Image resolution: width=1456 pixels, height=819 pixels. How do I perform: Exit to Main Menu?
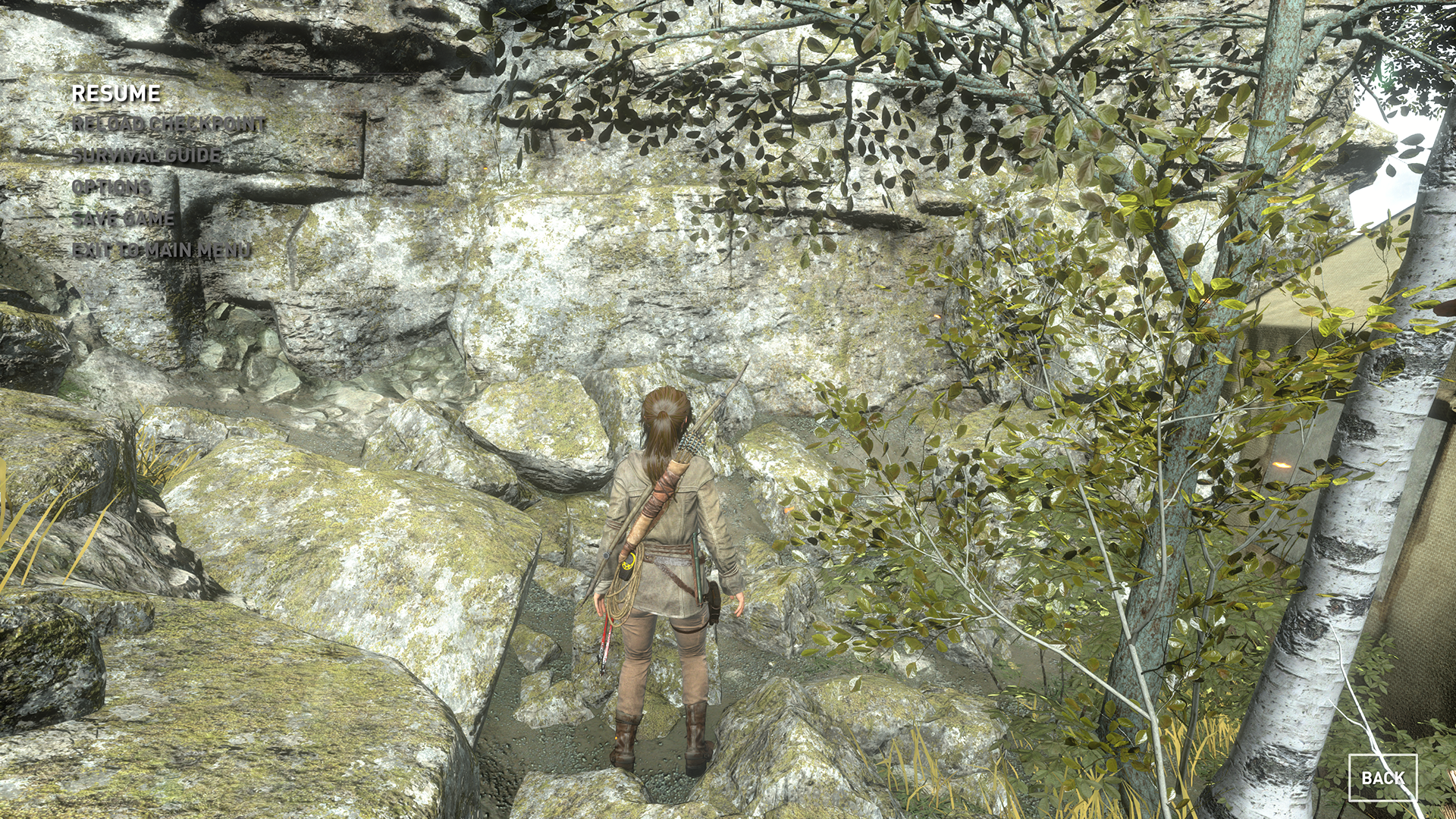[x=161, y=251]
